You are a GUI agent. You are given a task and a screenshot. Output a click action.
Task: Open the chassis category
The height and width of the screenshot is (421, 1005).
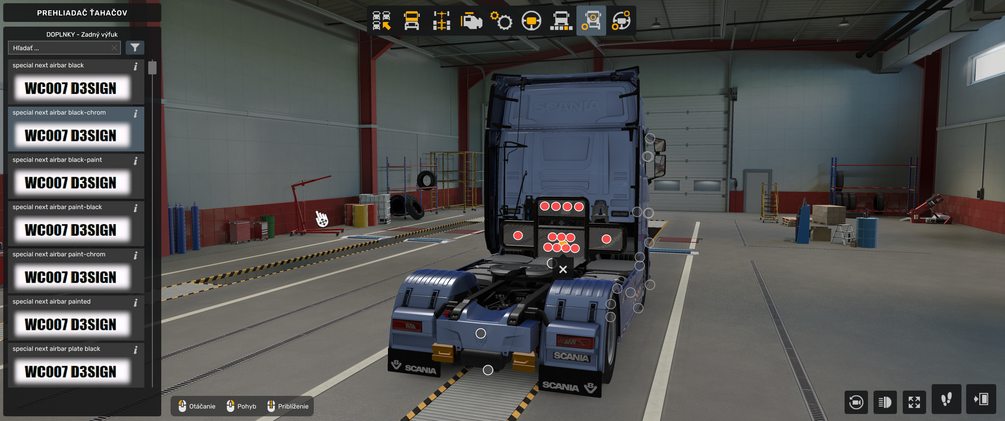pos(441,20)
